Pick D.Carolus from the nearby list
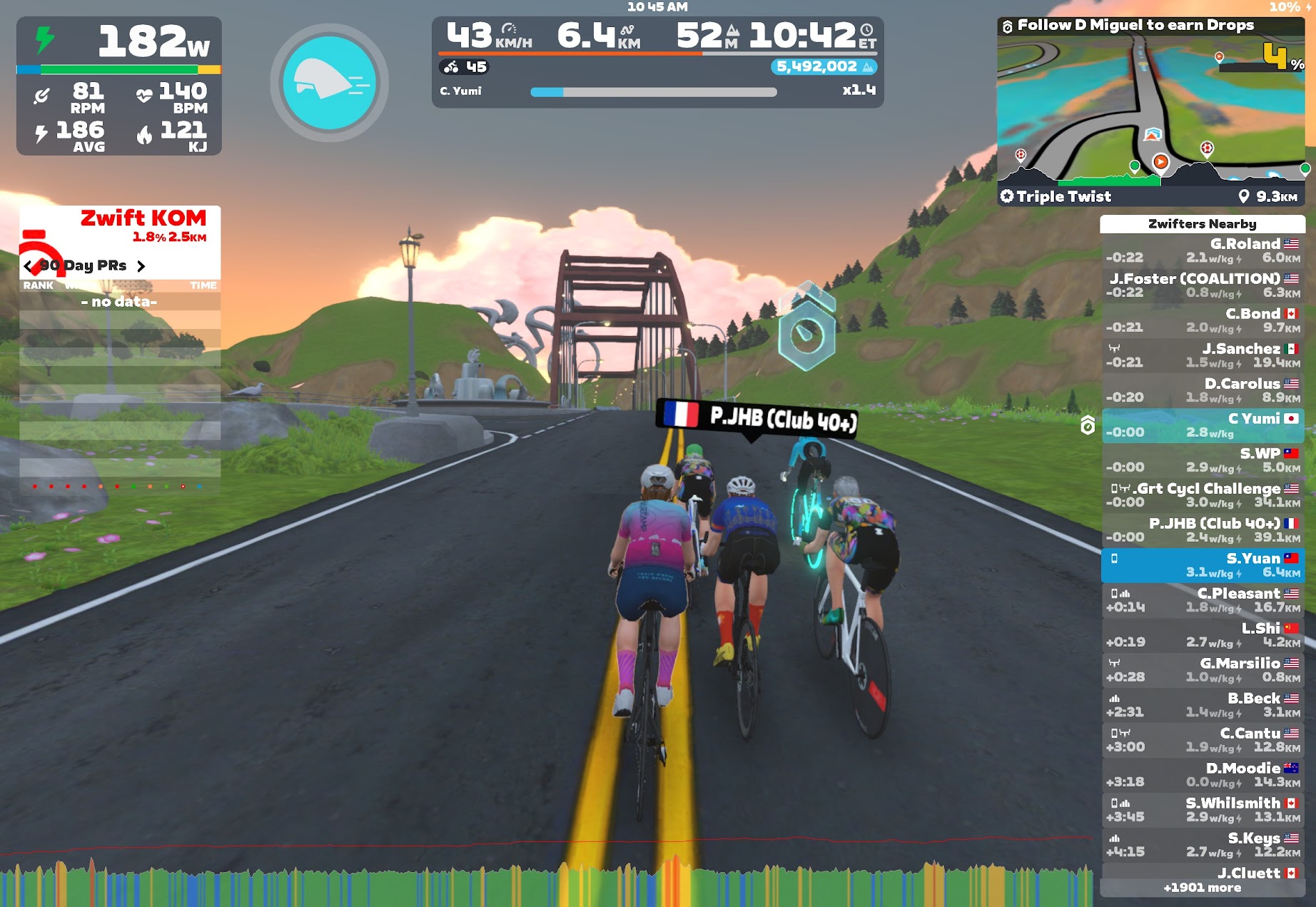The image size is (1316, 907). pyautogui.click(x=1203, y=390)
